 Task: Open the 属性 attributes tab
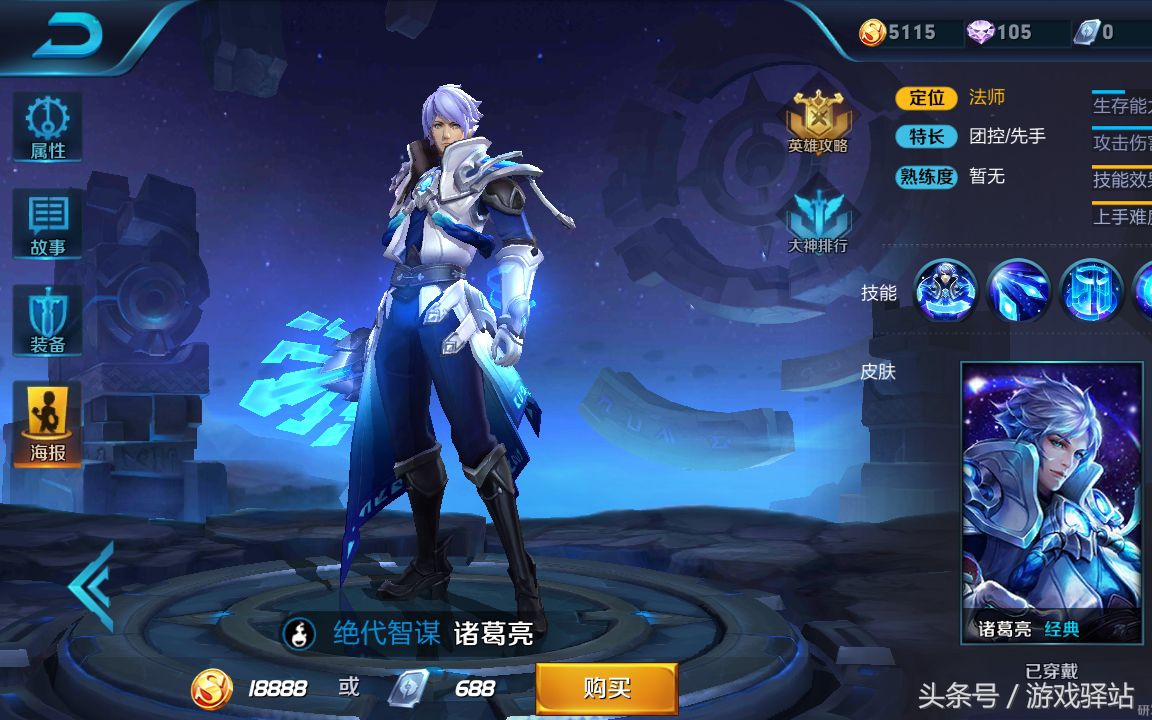(47, 129)
